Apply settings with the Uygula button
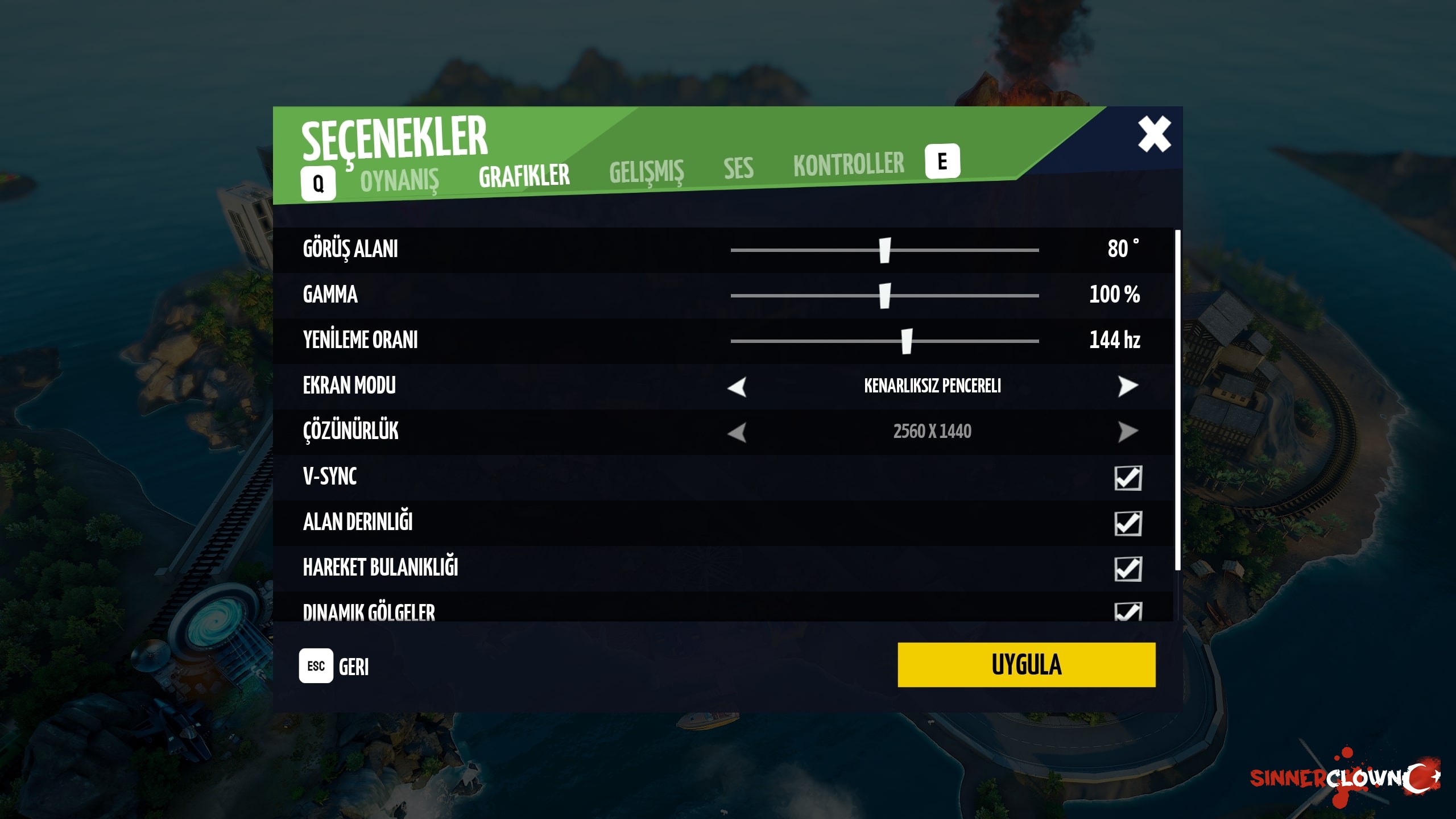Viewport: 1456px width, 819px height. pyautogui.click(x=1026, y=665)
